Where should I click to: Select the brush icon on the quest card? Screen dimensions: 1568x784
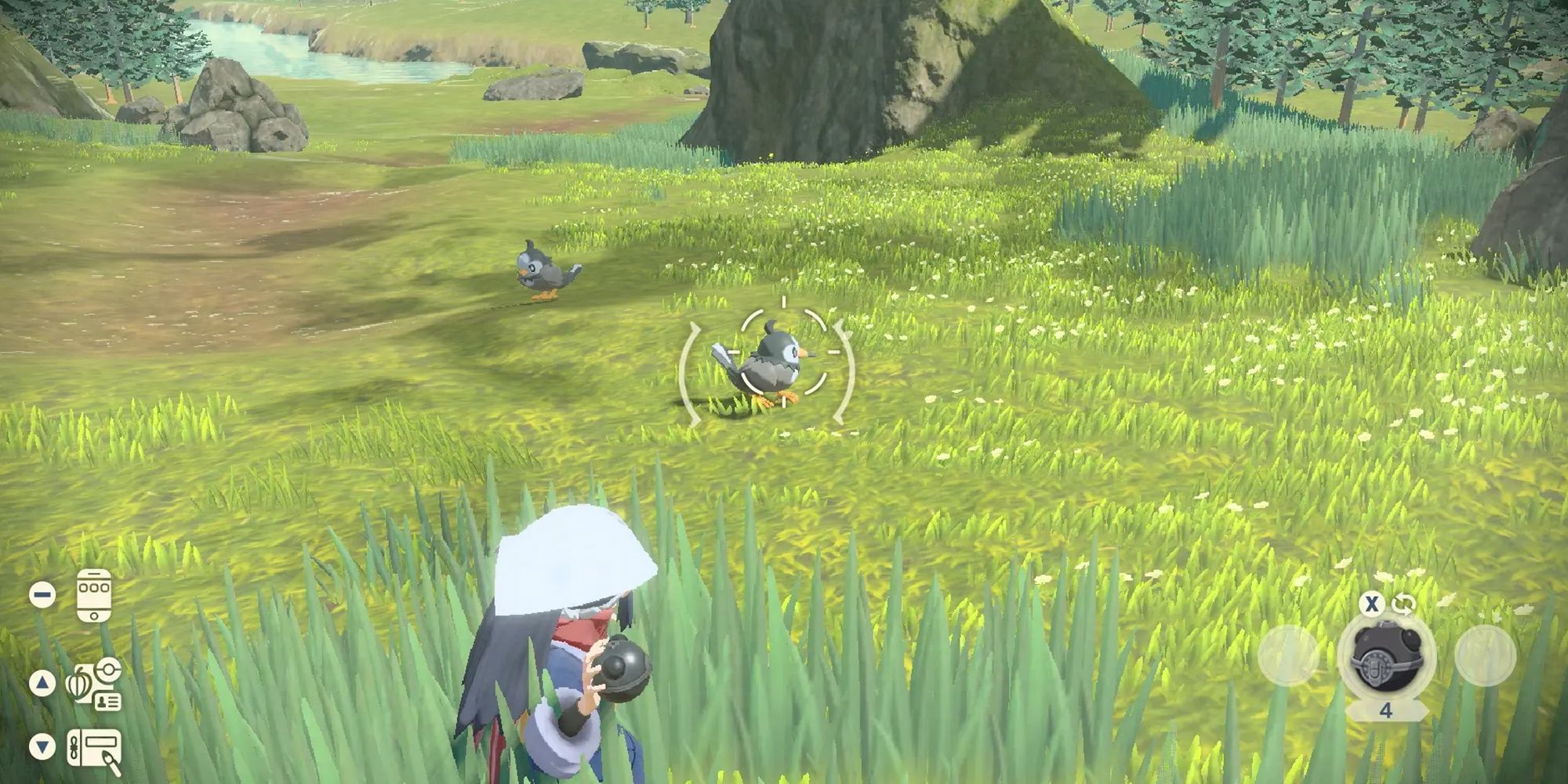point(110,759)
